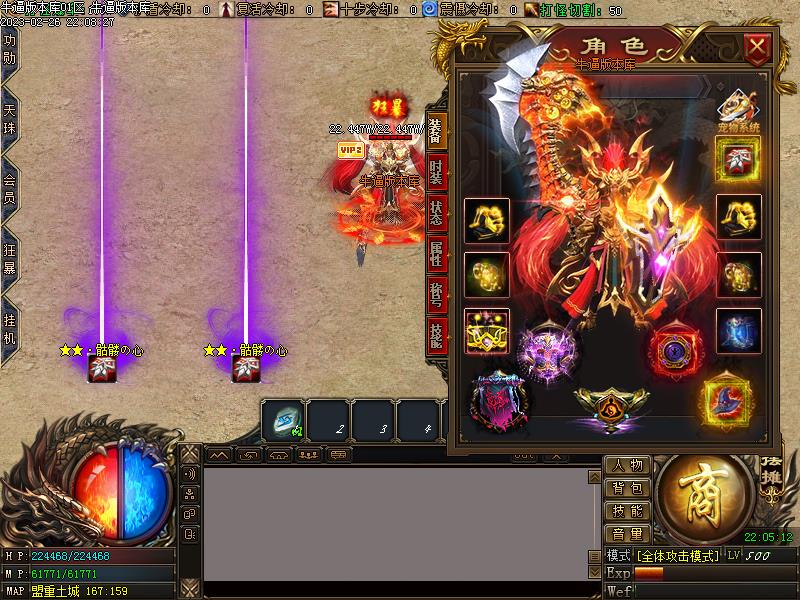The image size is (800, 600).
Task: Switch to the 时装 fashion tab
Action: [x=436, y=172]
